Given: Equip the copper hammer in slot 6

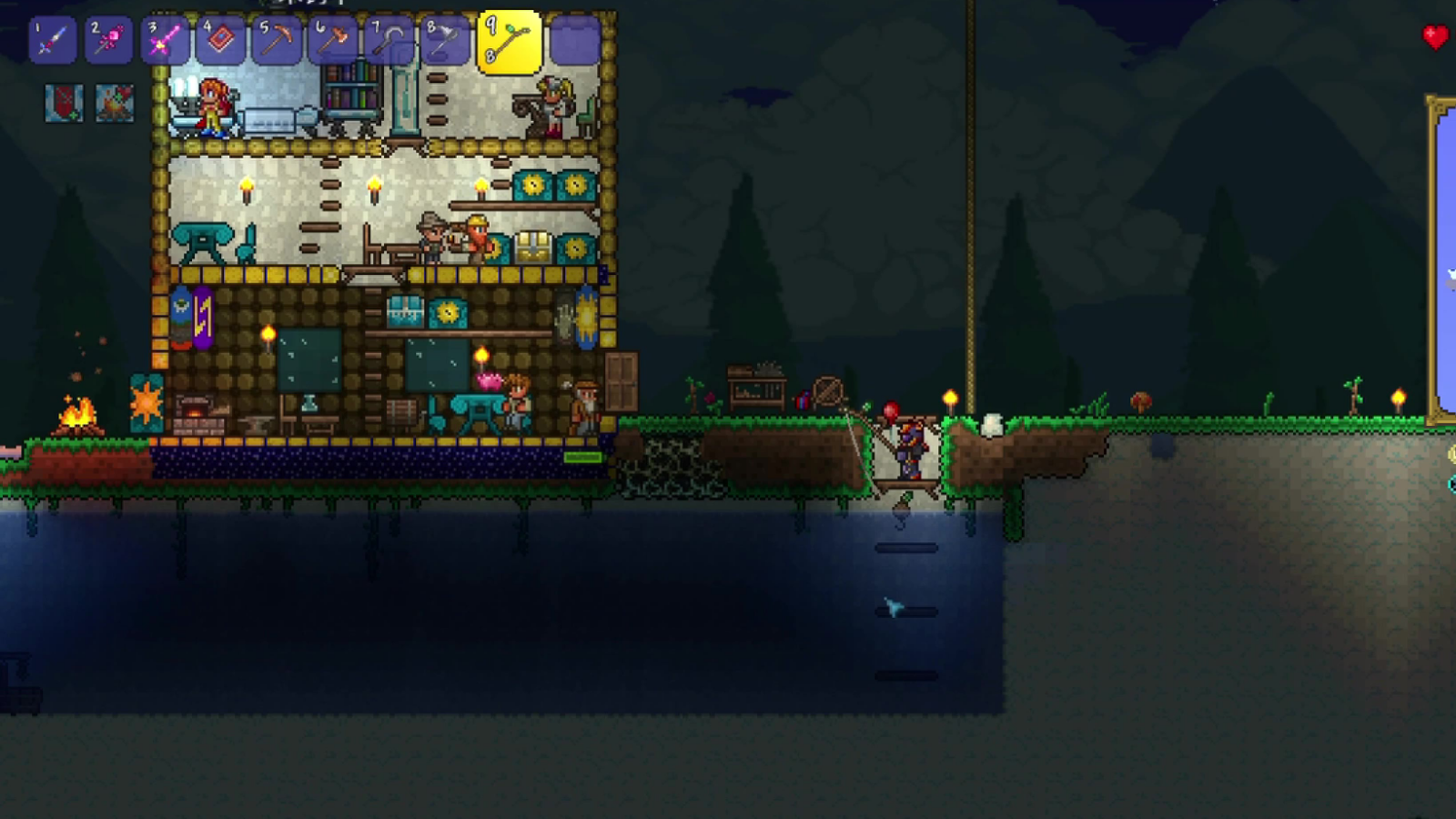Looking at the screenshot, I should 333,41.
